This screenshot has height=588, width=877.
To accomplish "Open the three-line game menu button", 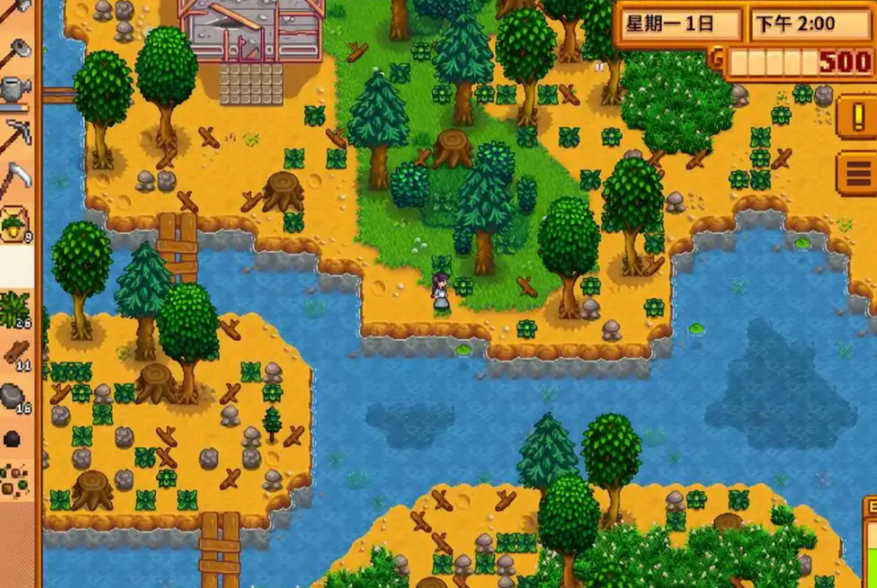I will [x=856, y=174].
